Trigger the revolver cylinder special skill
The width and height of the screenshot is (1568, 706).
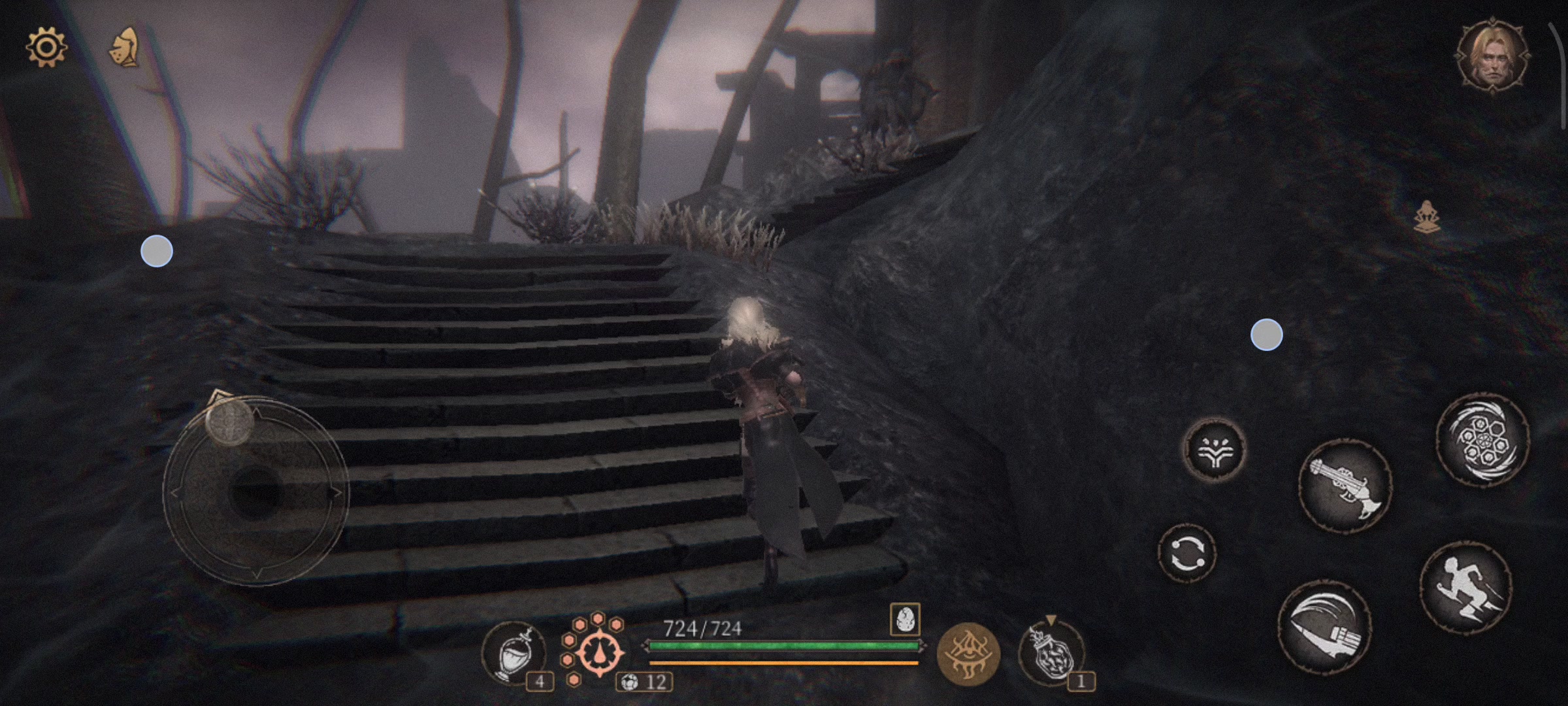[1482, 439]
